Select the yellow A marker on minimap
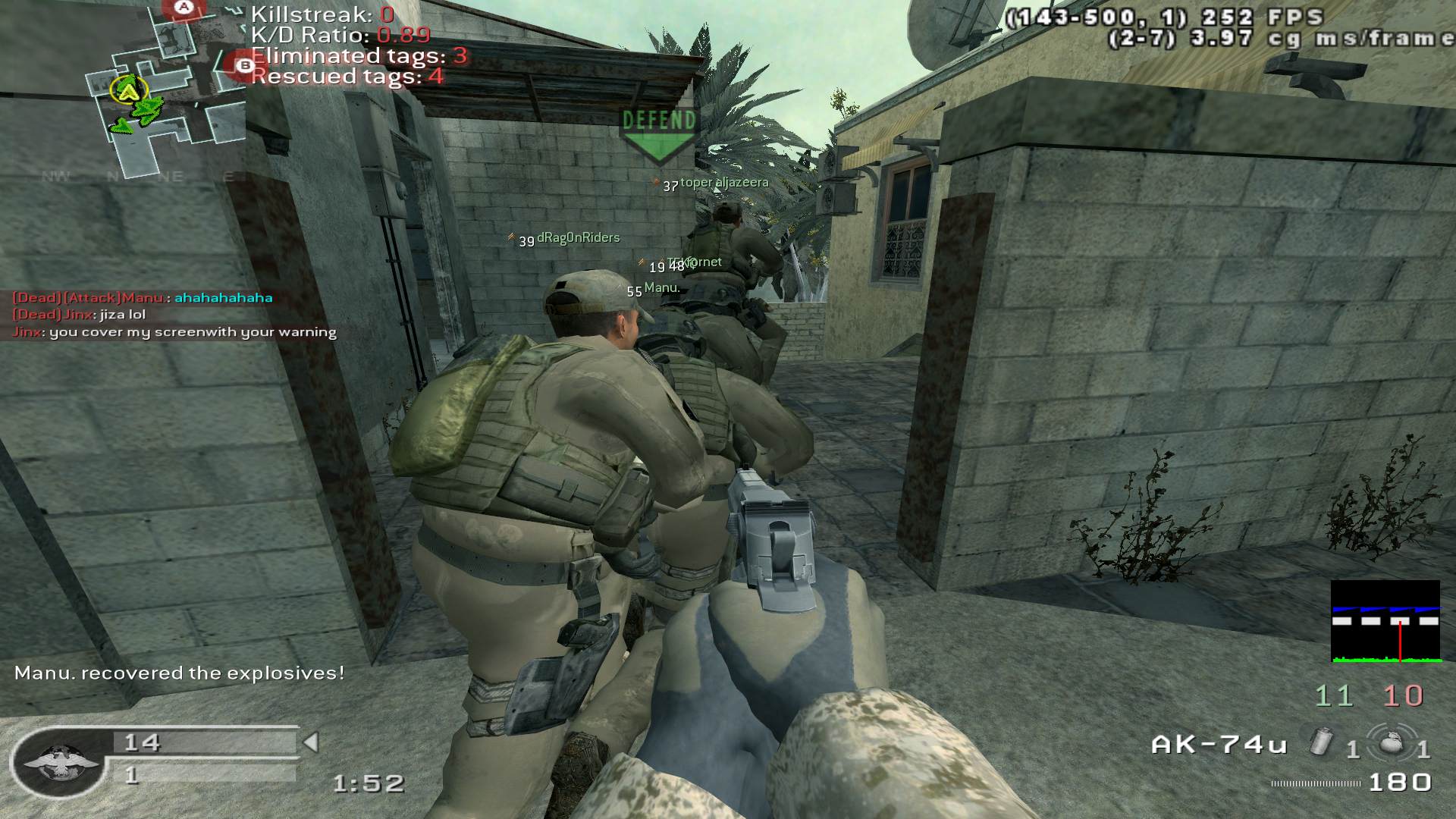 tap(130, 91)
